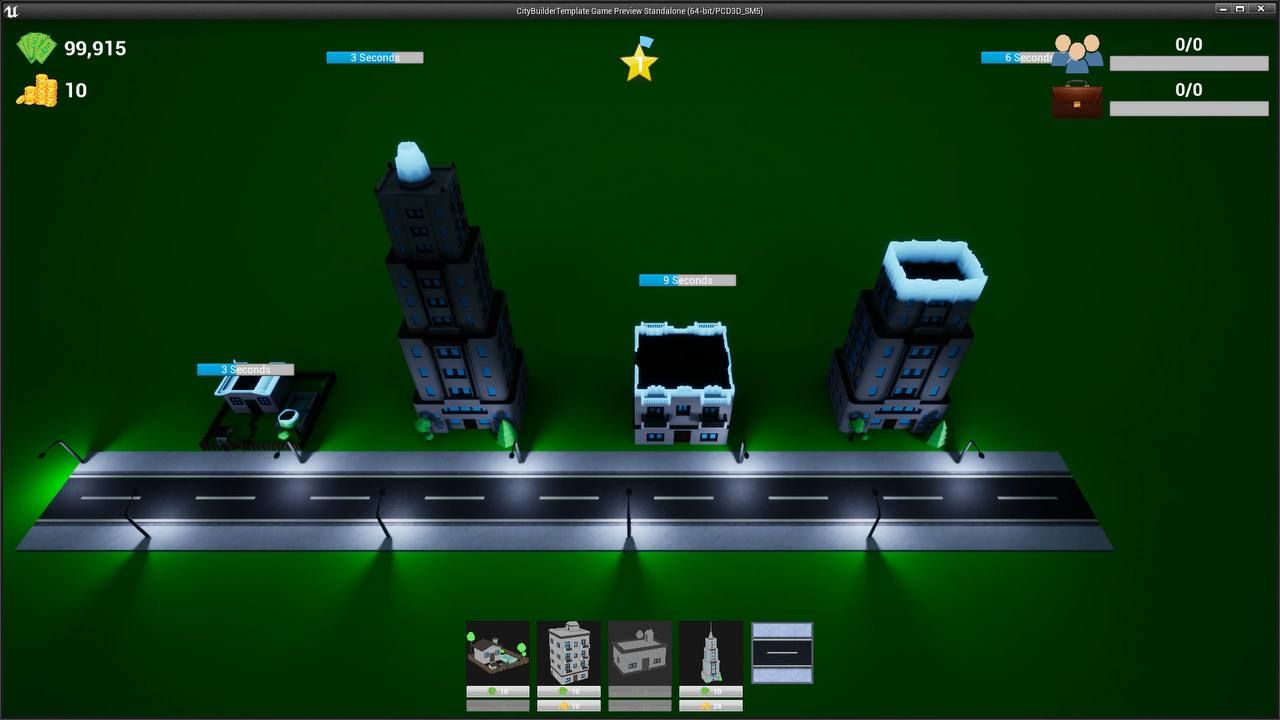1280x720 pixels.
Task: Select the apartment building build thumbnail
Action: [569, 650]
